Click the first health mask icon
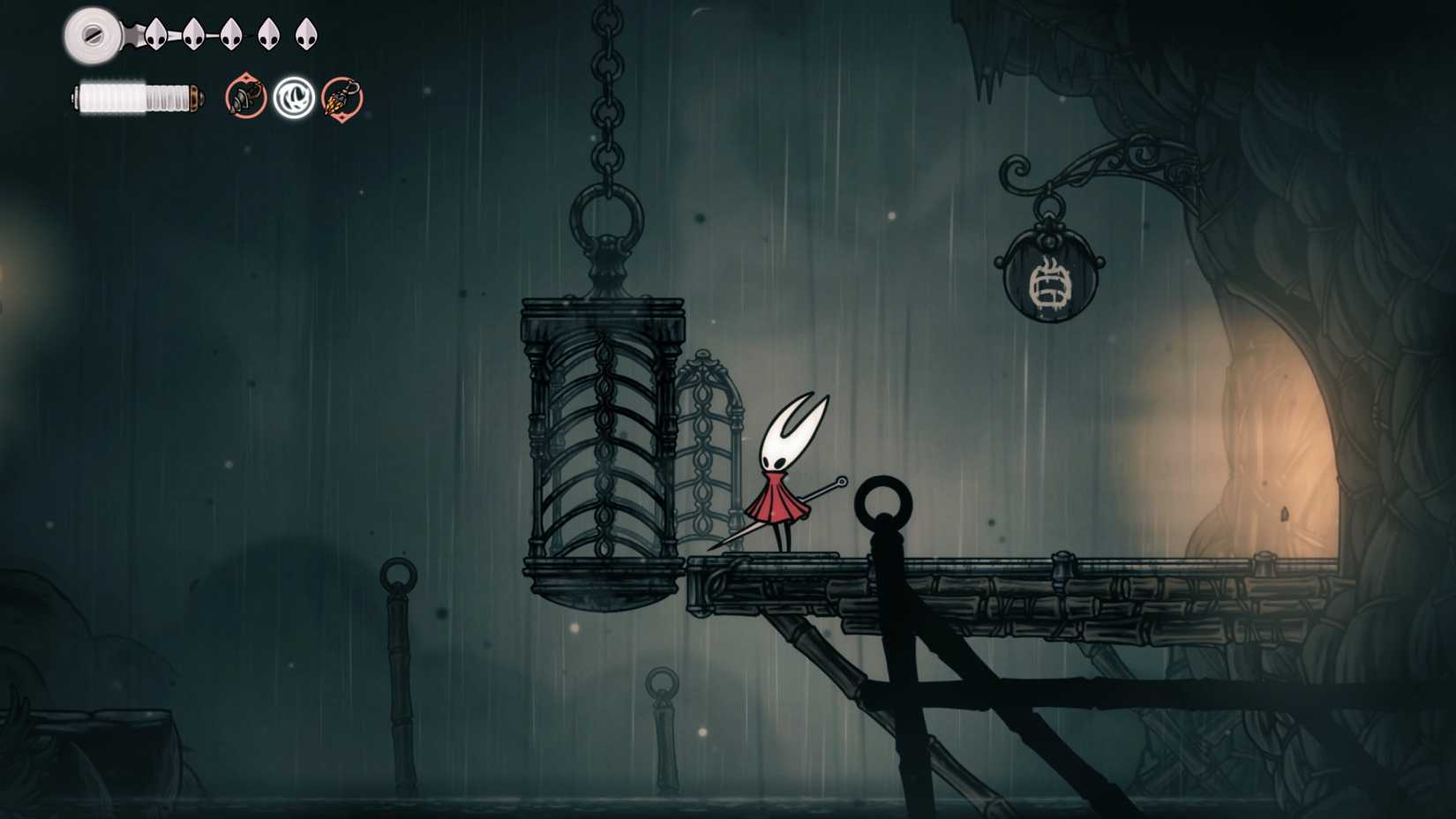Image resolution: width=1456 pixels, height=819 pixels. [155, 35]
